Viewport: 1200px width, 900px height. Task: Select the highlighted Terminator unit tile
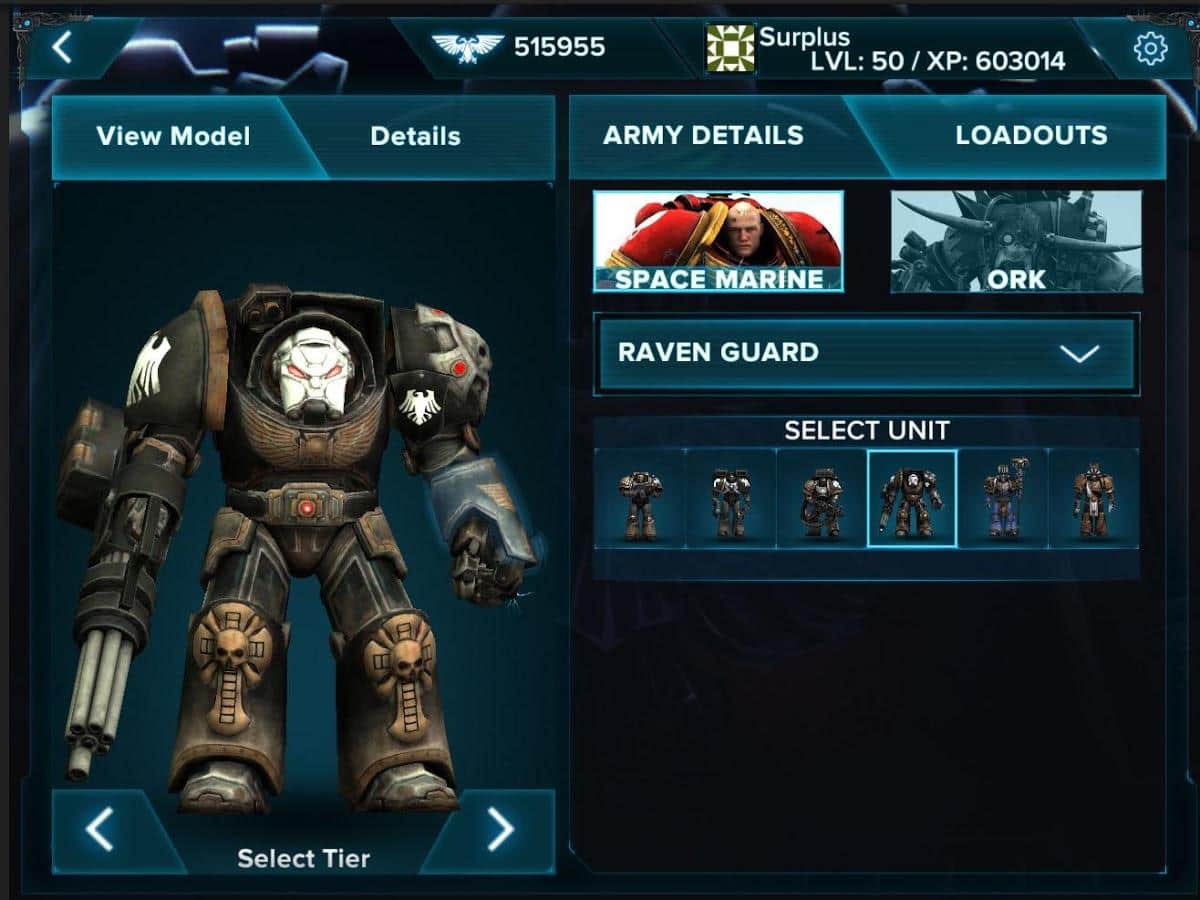tap(912, 498)
